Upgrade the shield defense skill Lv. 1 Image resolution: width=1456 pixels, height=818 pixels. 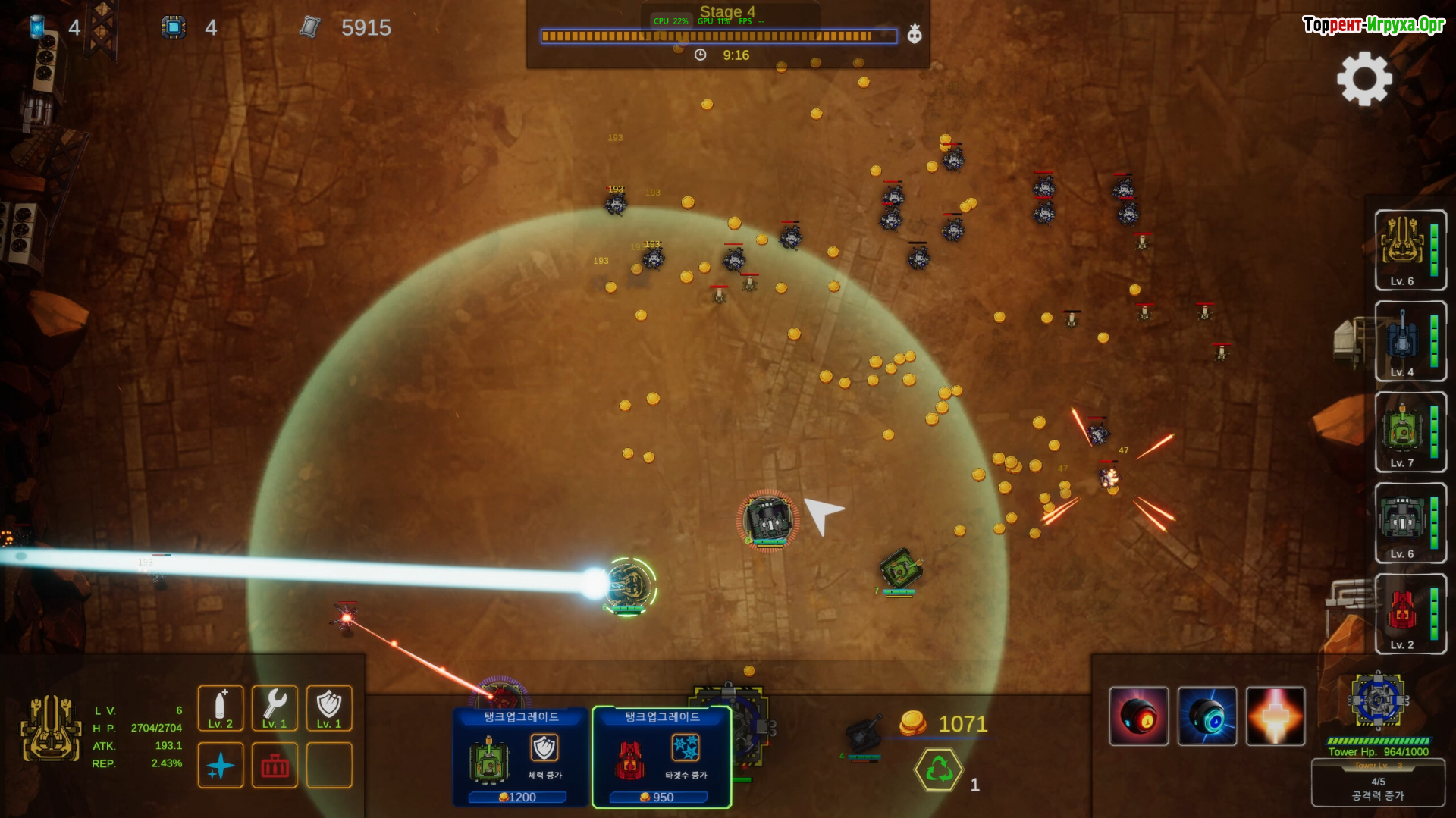(x=329, y=708)
